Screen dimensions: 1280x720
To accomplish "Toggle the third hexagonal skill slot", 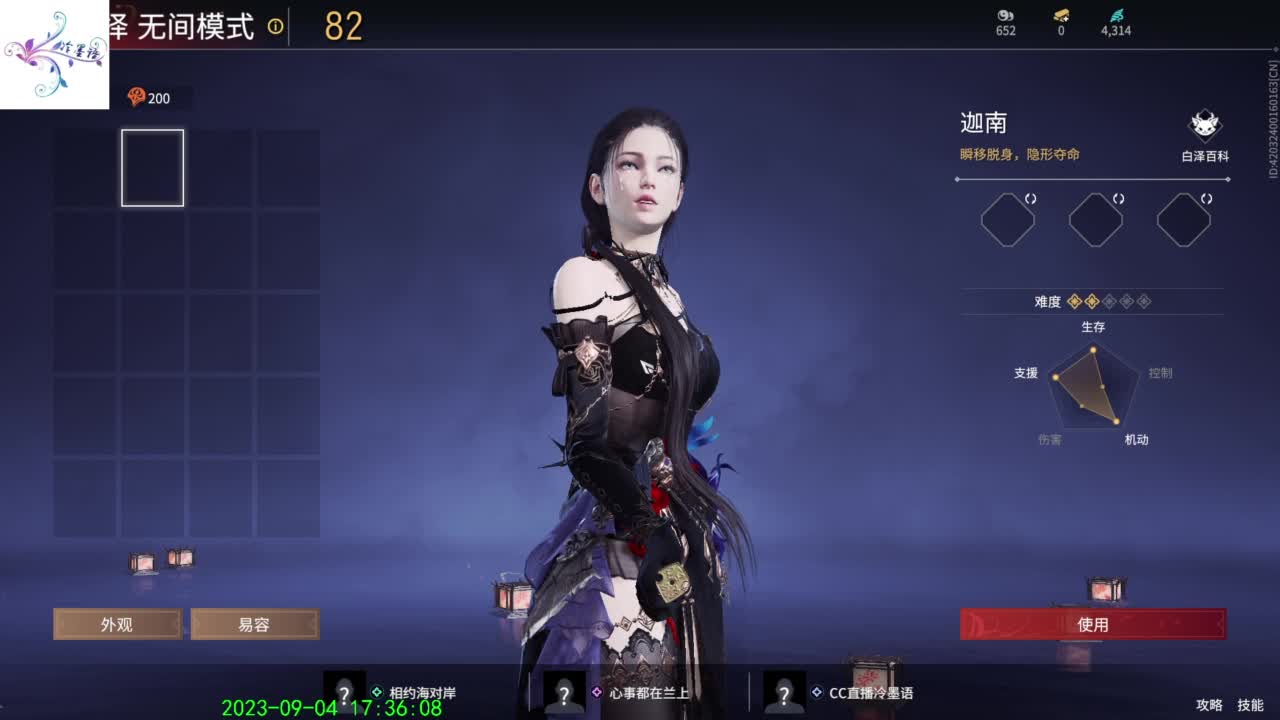I will coord(1183,218).
